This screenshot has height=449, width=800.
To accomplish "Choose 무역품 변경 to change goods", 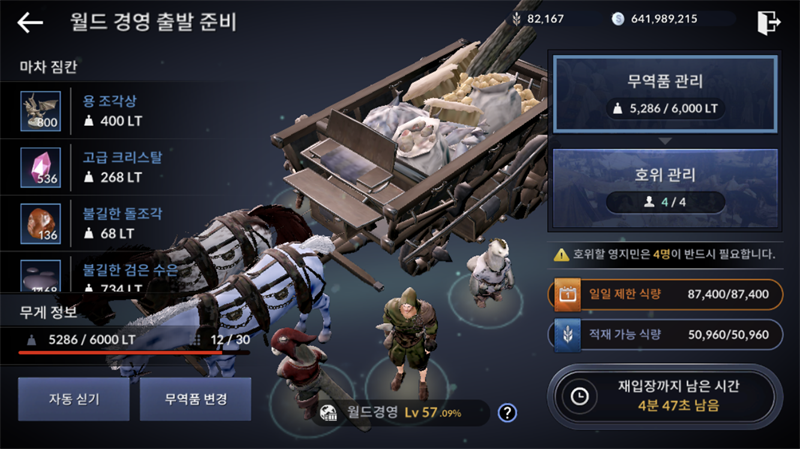I will (x=195, y=399).
